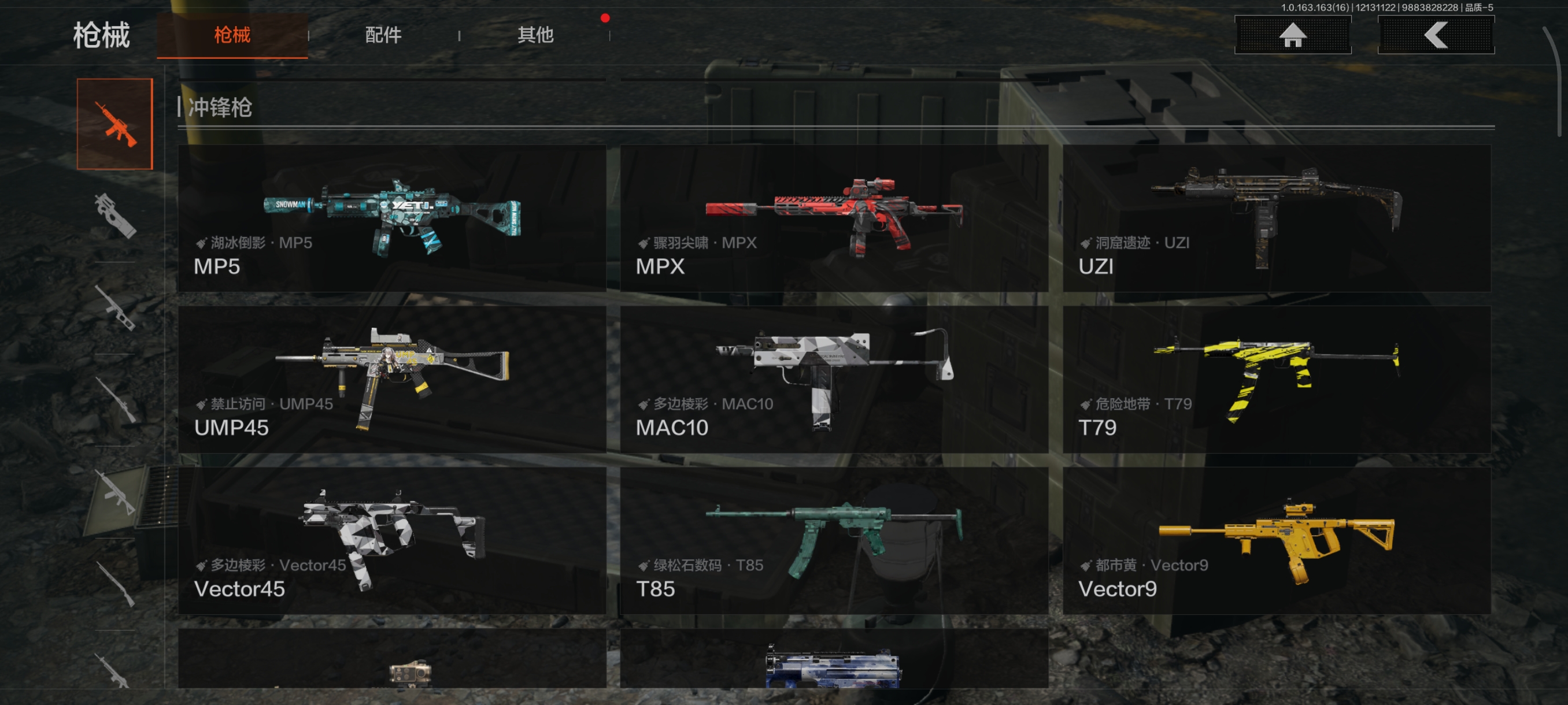Select the 枪械 tab
1568x705 pixels.
pos(232,35)
